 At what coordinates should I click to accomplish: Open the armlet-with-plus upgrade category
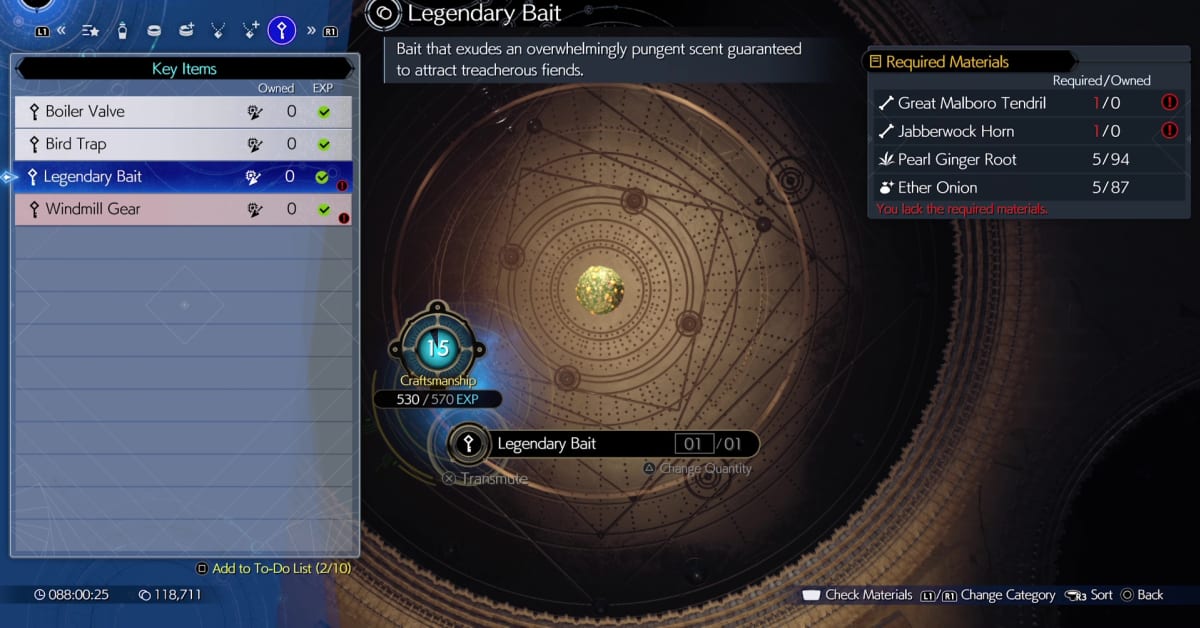(x=186, y=30)
